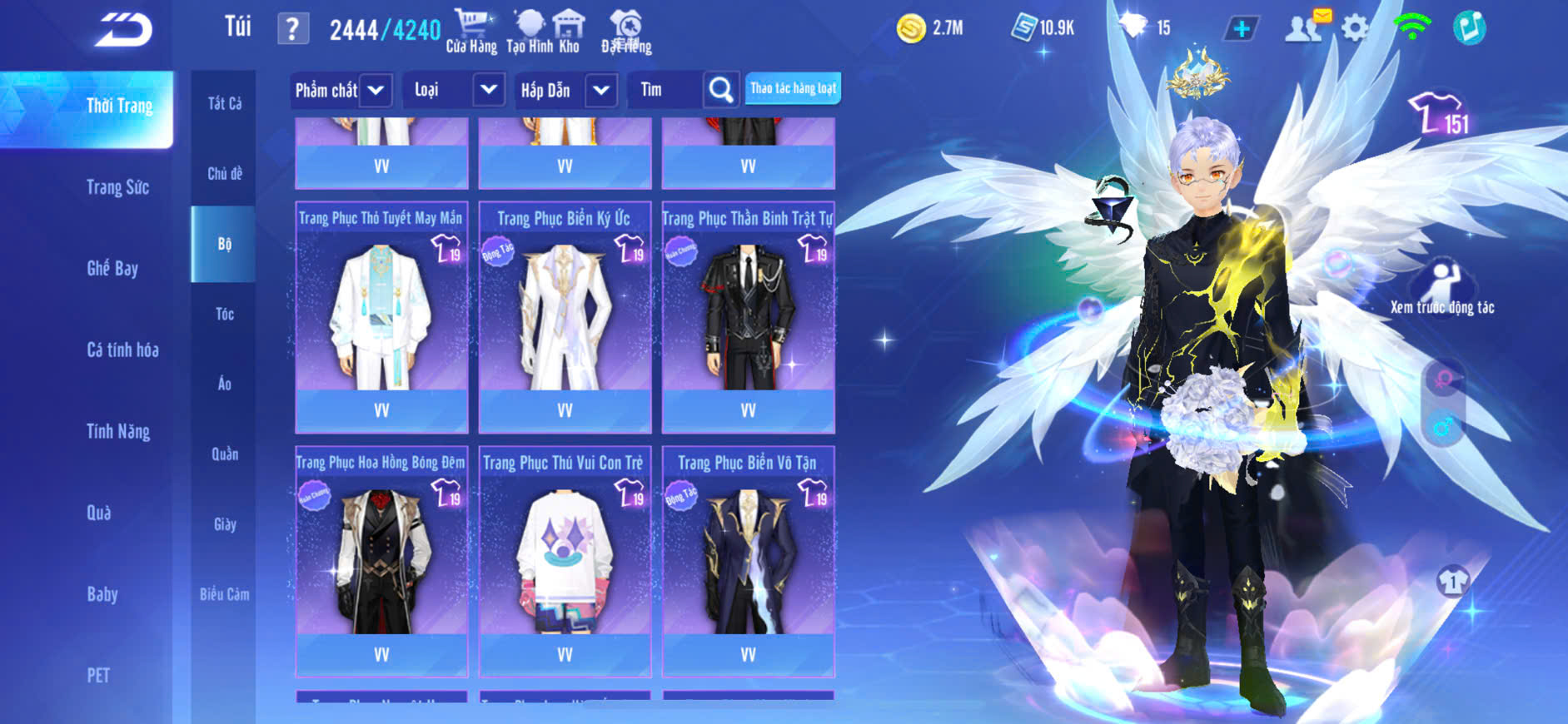
Task: Show the Tất Cả sub-tab
Action: [x=224, y=103]
